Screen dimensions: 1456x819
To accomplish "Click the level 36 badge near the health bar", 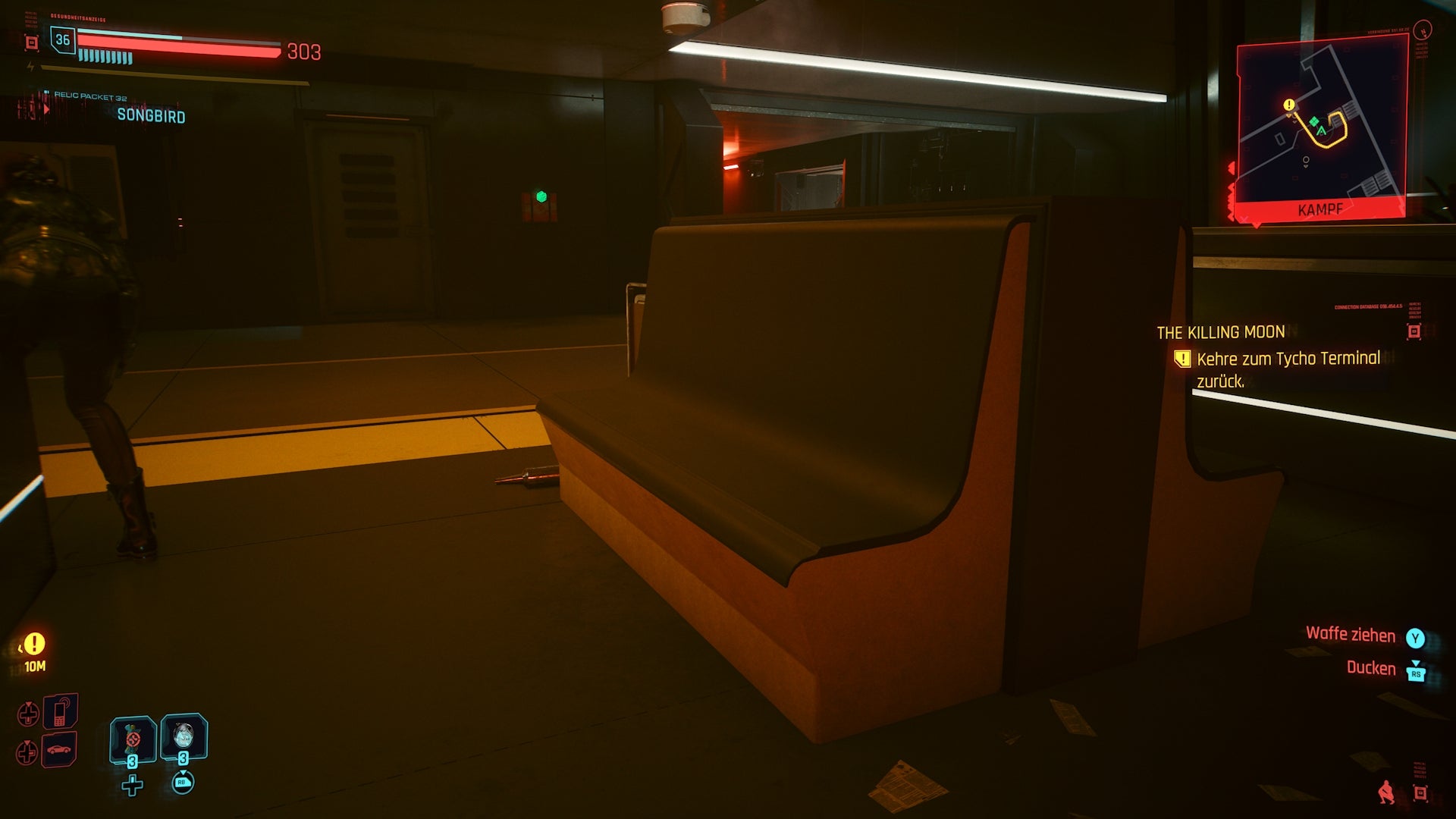I will click(x=63, y=40).
